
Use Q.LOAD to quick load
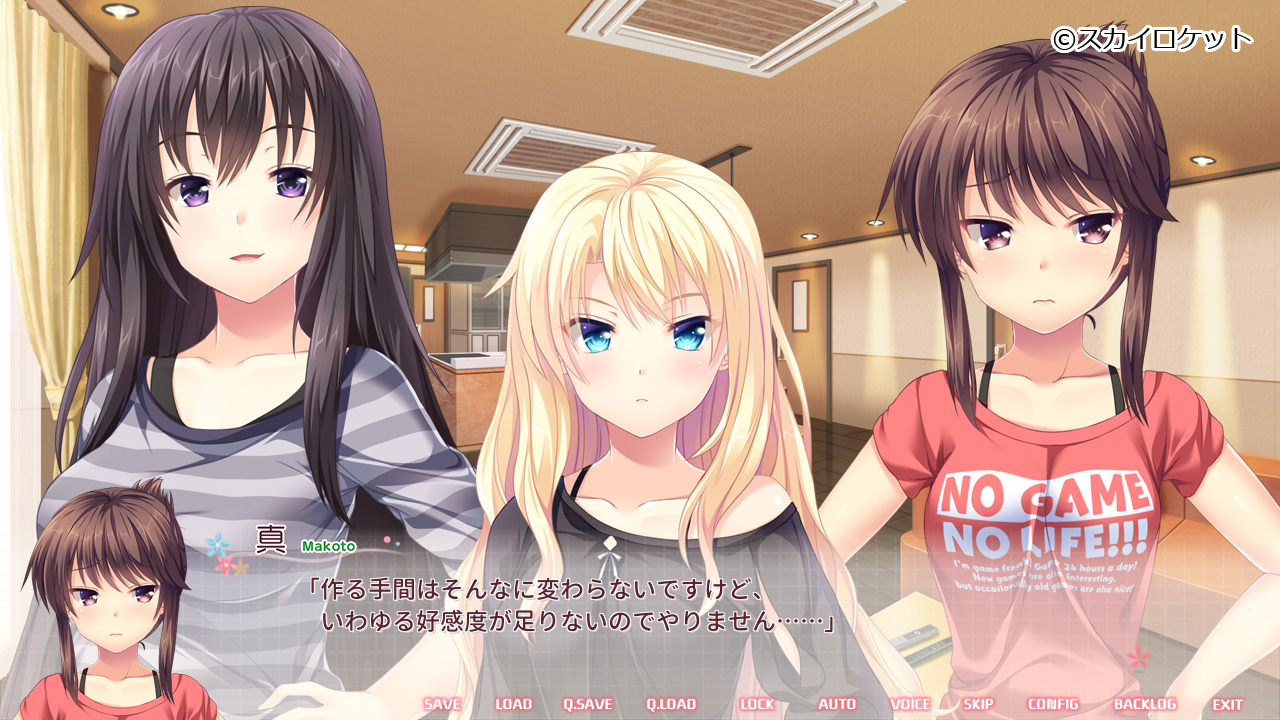[670, 704]
